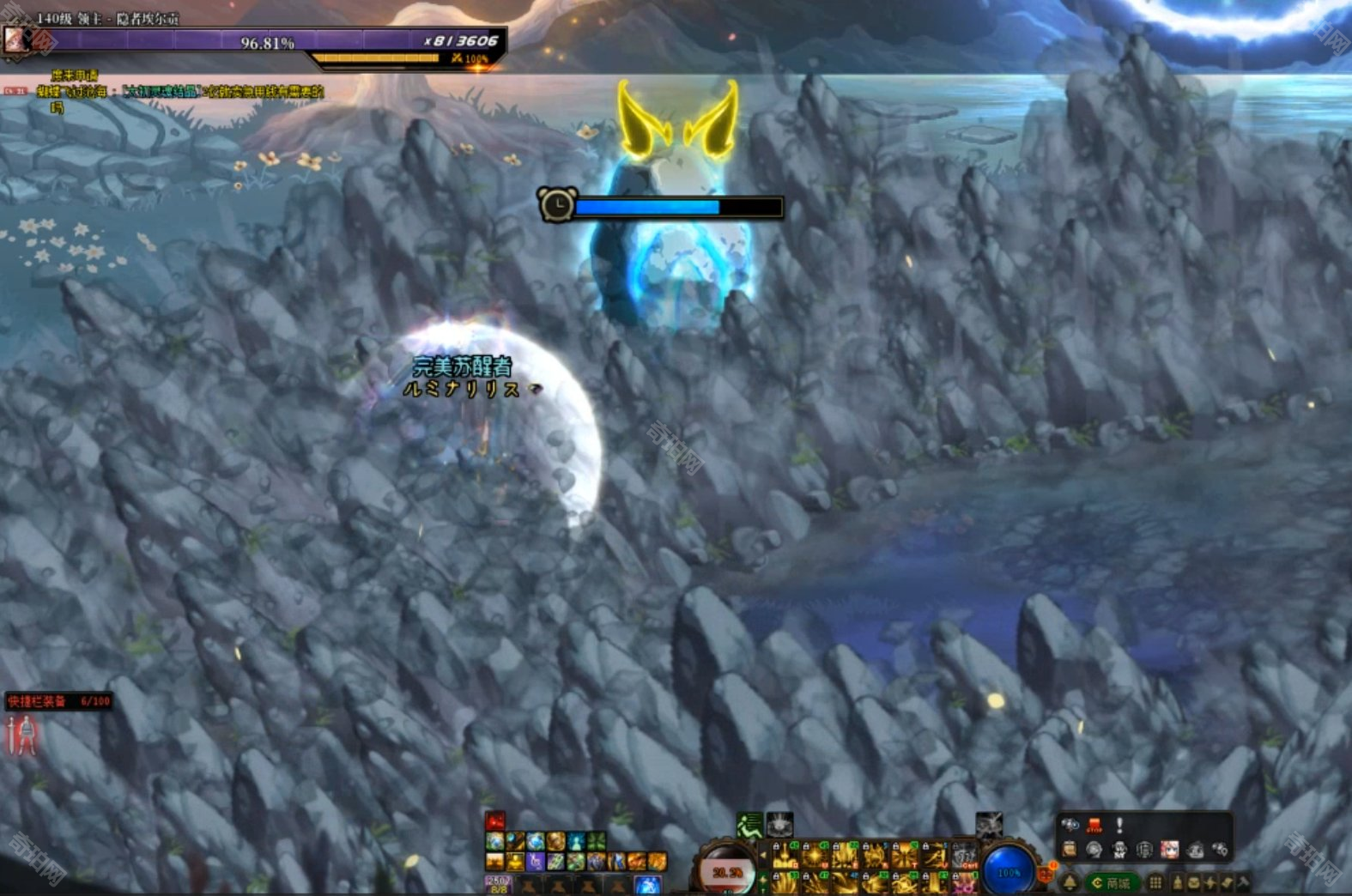Select the green sitting-figure status icon
Viewport: 1352px width, 896px height.
click(749, 826)
